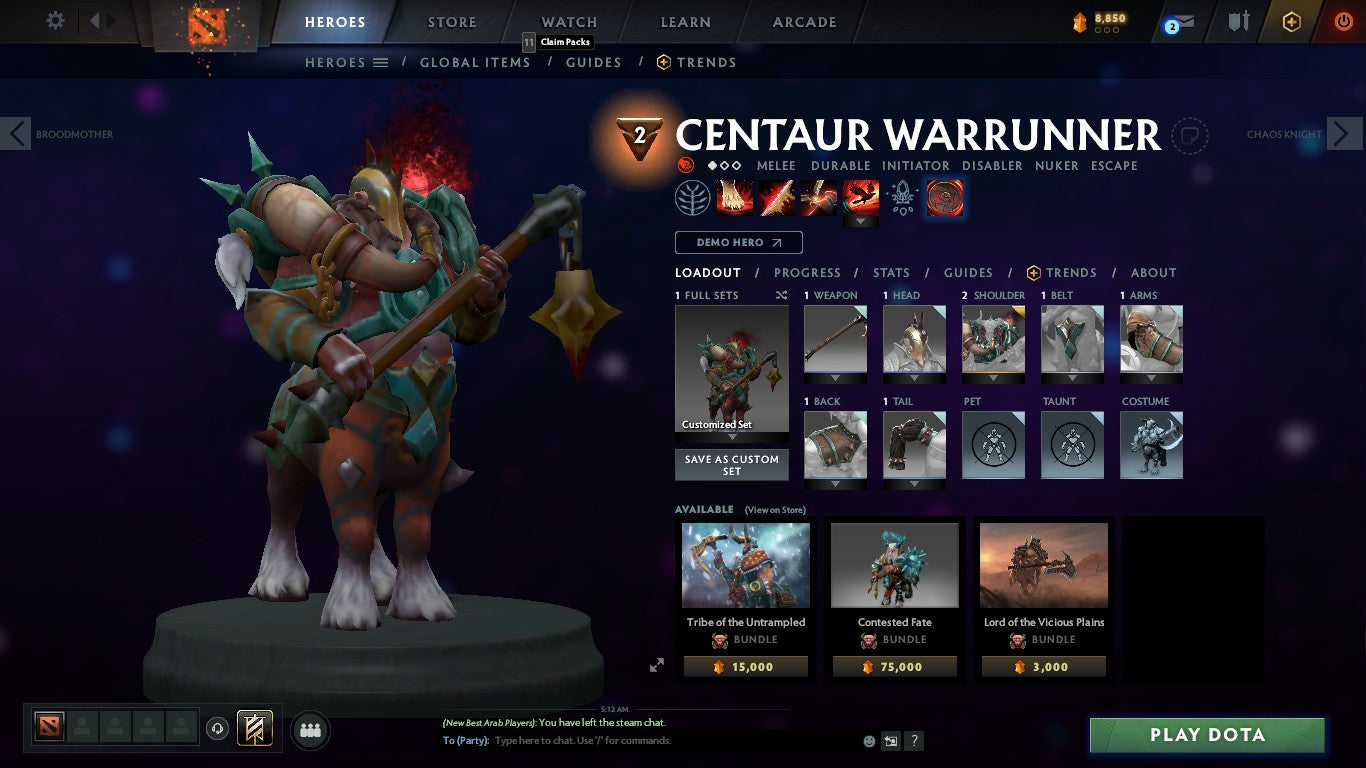Select the Retaliate ability icon
1366x768 pixels.
819,197
